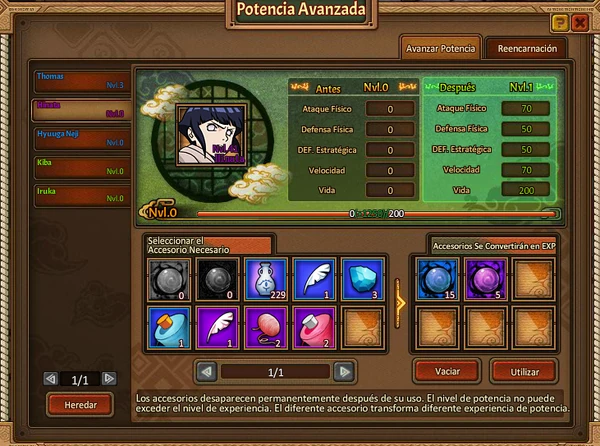Select the blue potion bottle item

tap(166, 326)
